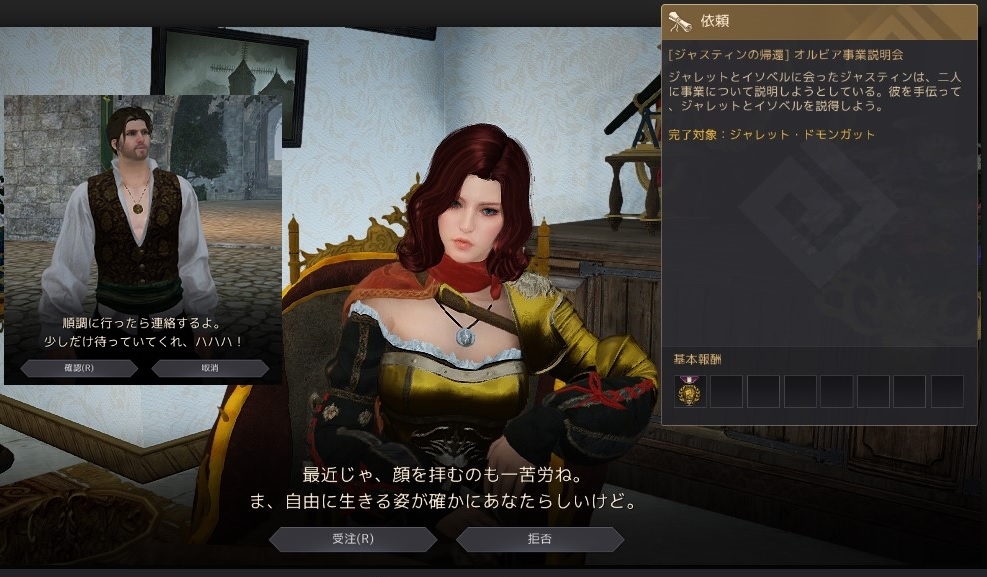Click the scroll icon beside 依頼
This screenshot has width=987, height=577.
pyautogui.click(x=681, y=21)
